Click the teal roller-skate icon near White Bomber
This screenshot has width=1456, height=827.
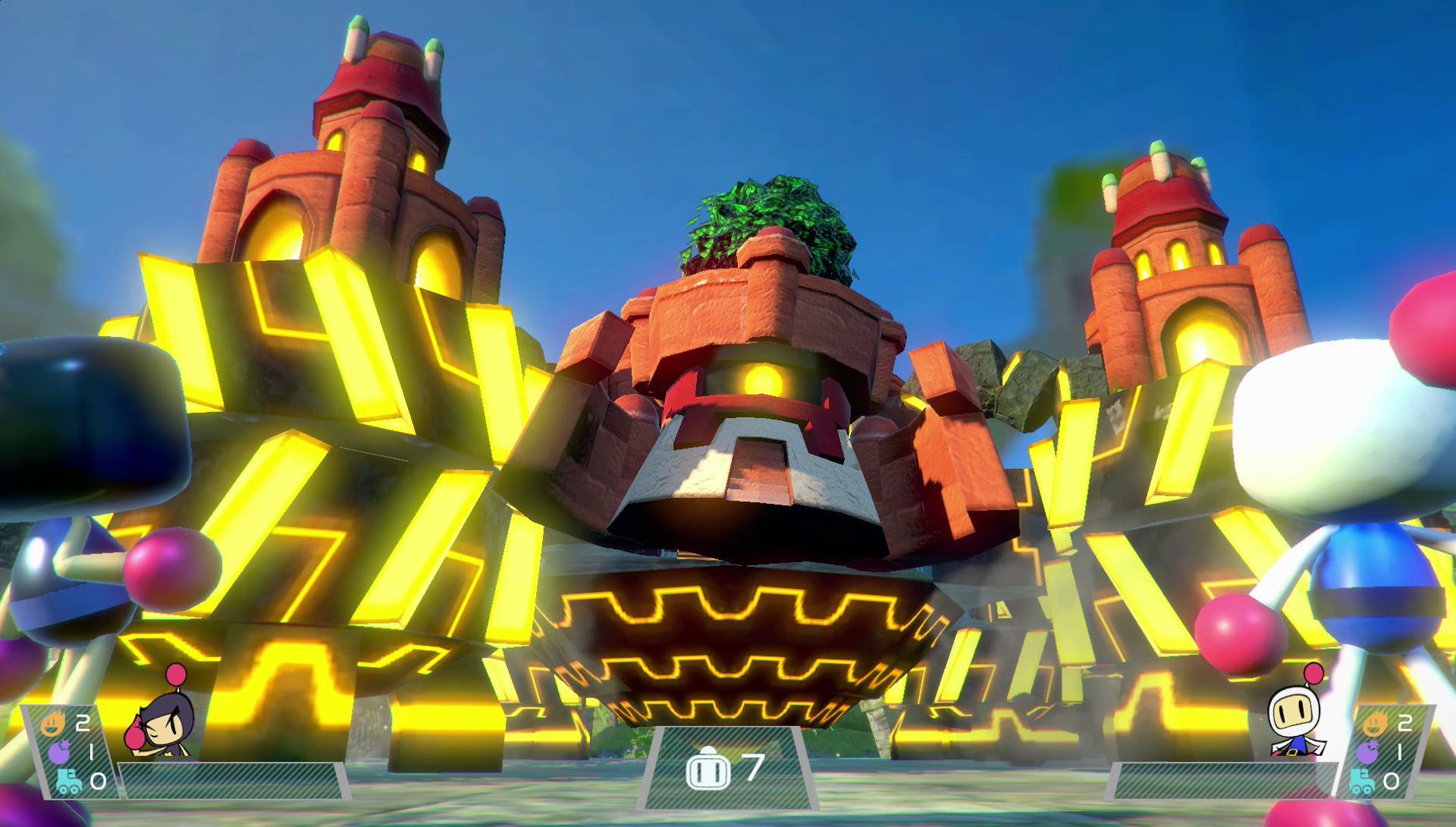(x=1362, y=781)
